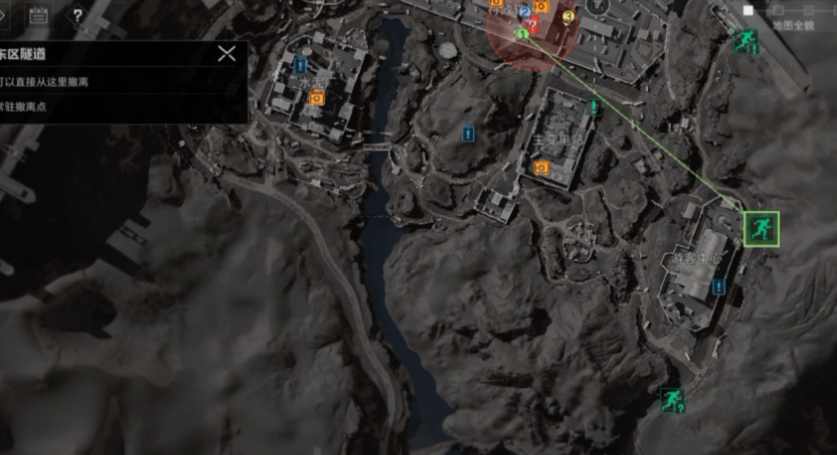The height and width of the screenshot is (455, 837).
Task: Select the red question mark marker
Action: click(x=533, y=23)
